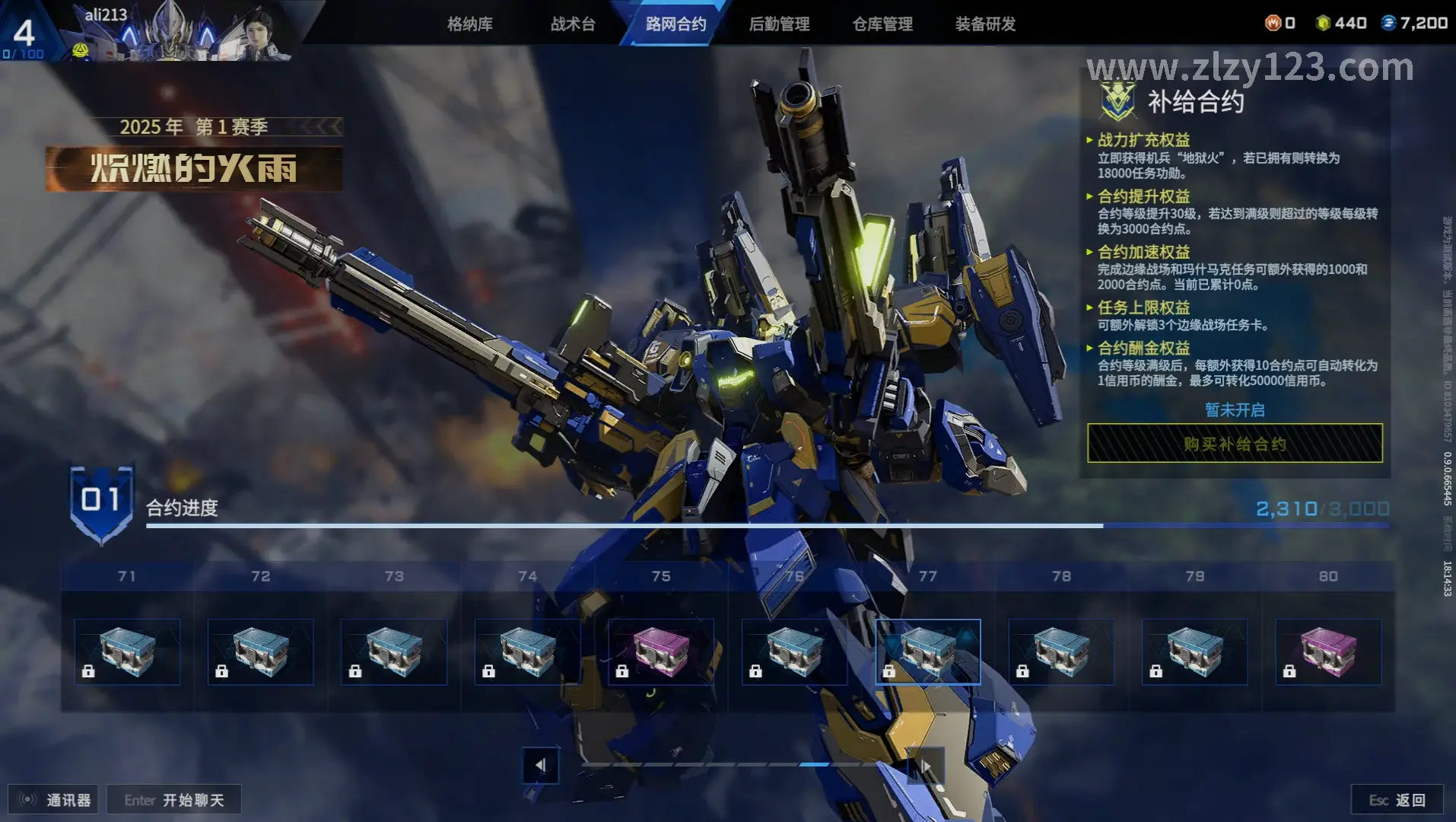This screenshot has width=1456, height=822.
Task: Click the 购买补给合约 button
Action: coord(1235,444)
